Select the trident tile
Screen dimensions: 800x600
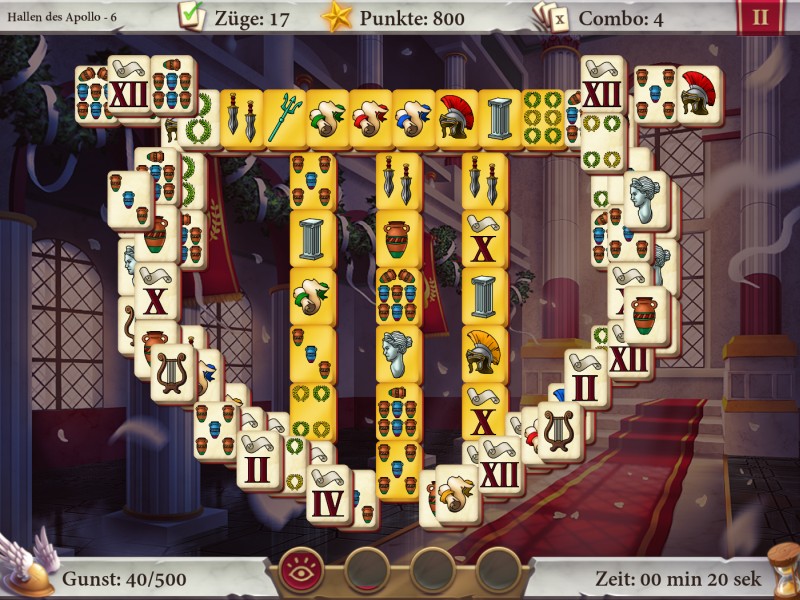285,119
